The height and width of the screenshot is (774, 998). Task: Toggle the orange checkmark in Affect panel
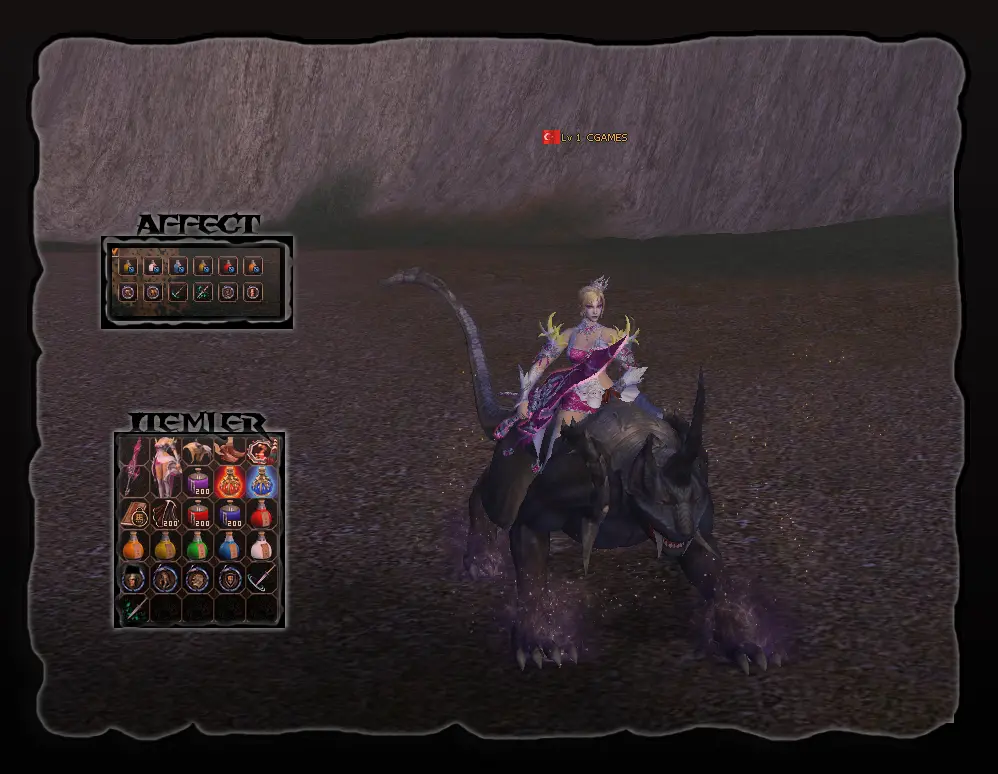click(x=115, y=251)
